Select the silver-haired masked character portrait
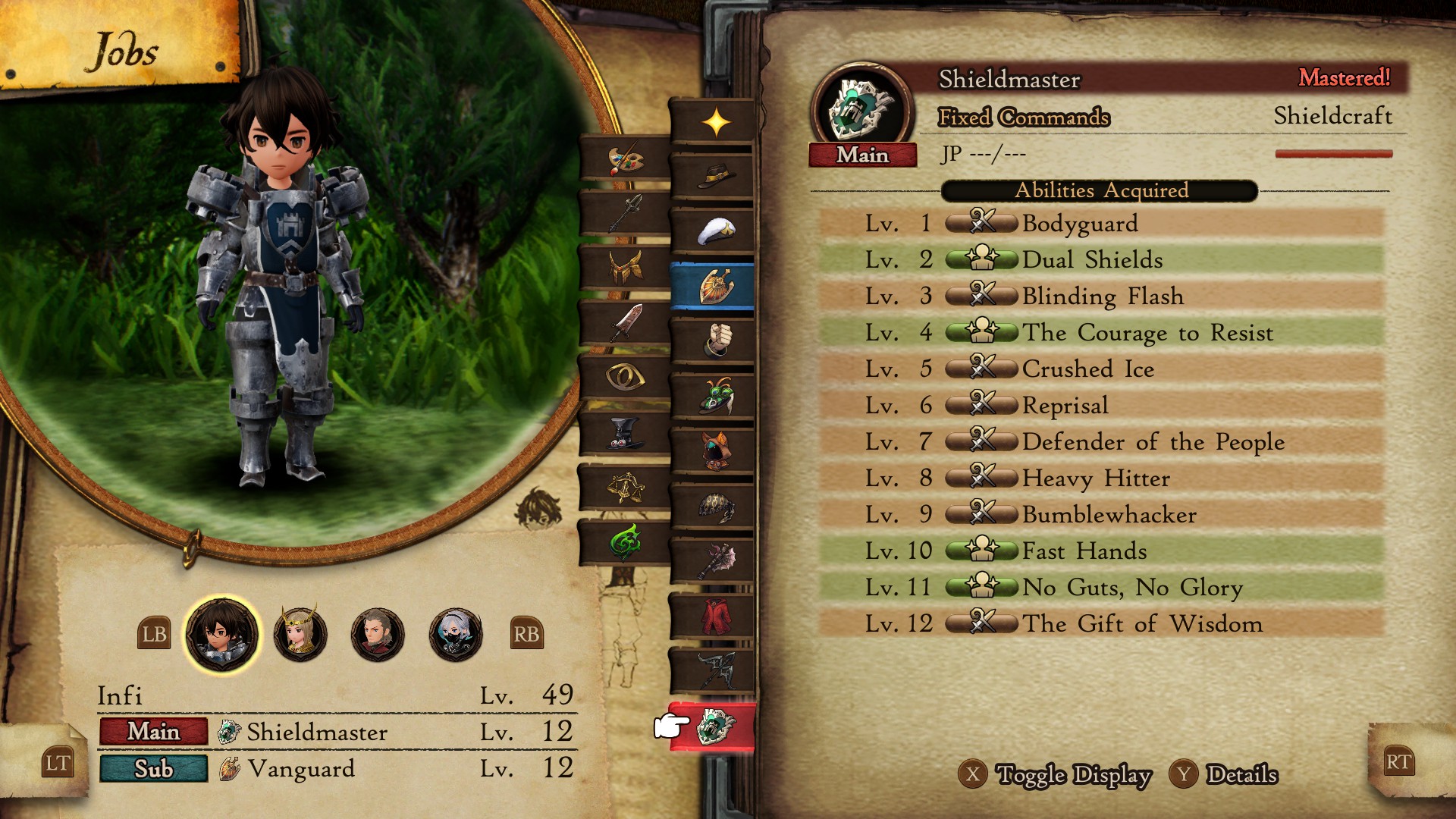 455,634
